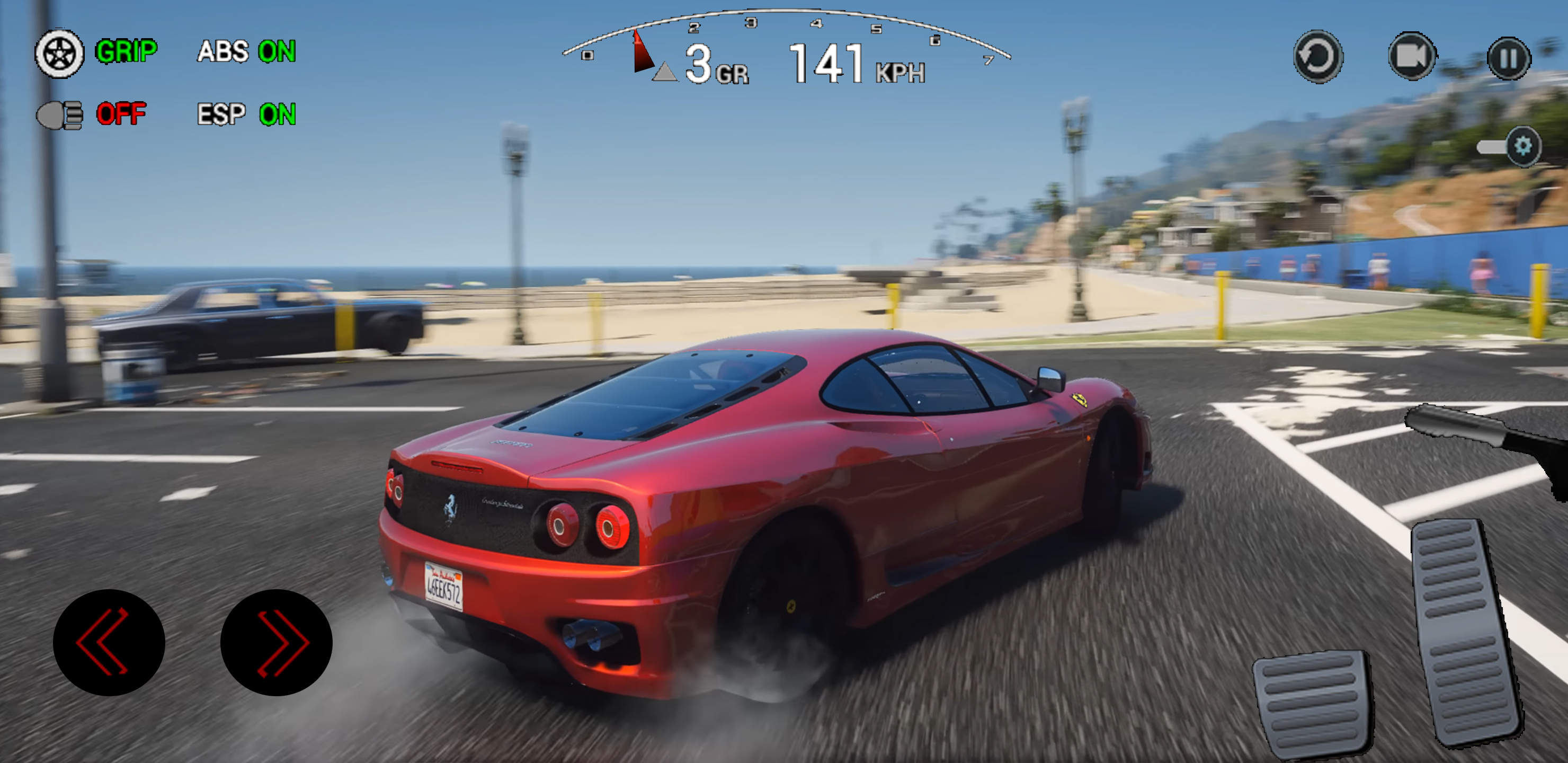
Task: Open the gear settings slider tab
Action: [1521, 146]
